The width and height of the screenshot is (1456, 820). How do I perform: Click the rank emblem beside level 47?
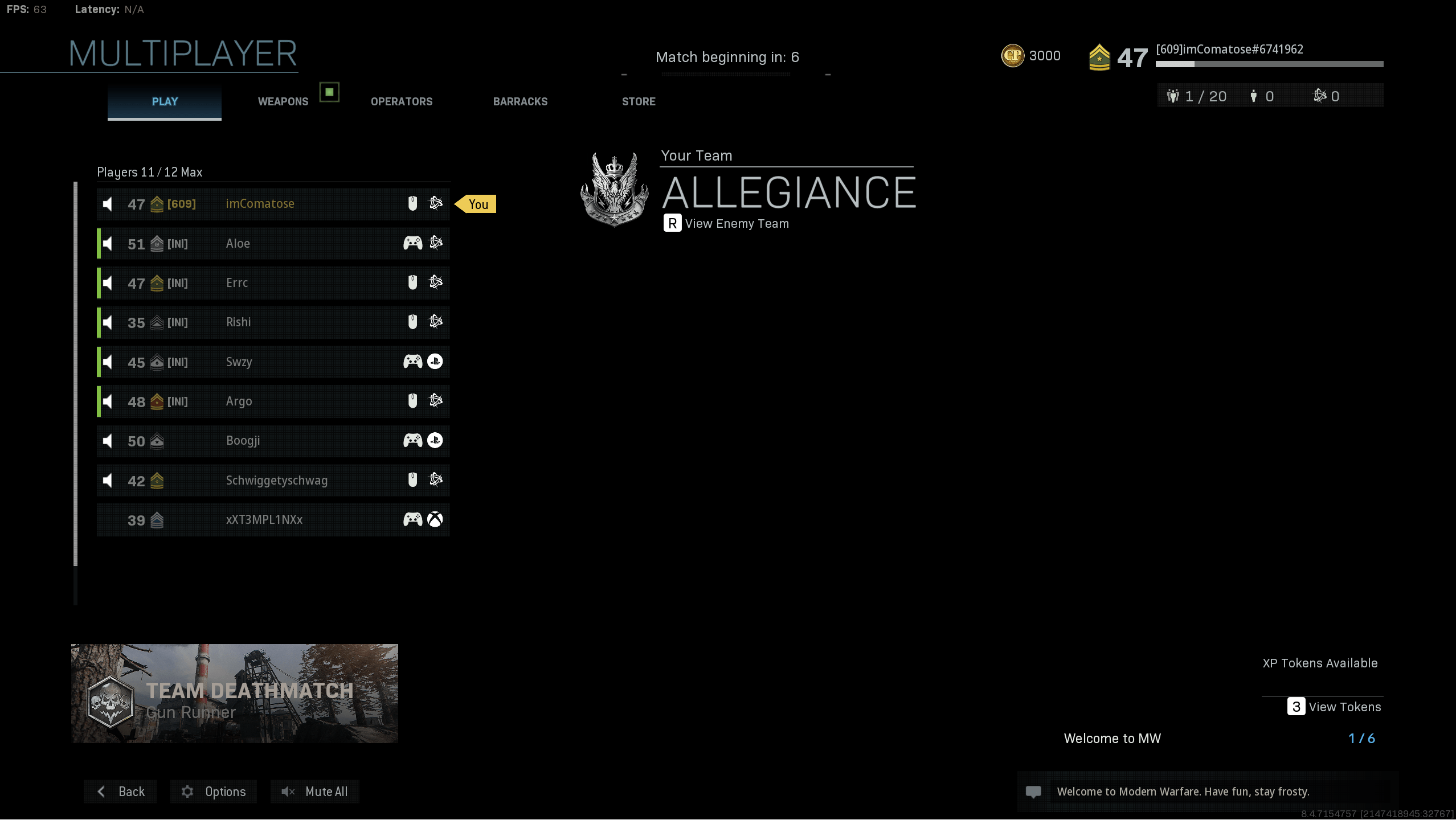1101,56
